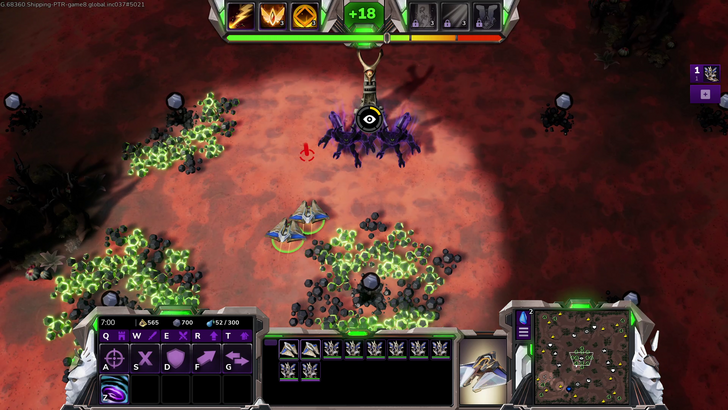Screen dimensions: 728x410
Task: Click the eye objective marker on the beacon
Action: [x=369, y=118]
